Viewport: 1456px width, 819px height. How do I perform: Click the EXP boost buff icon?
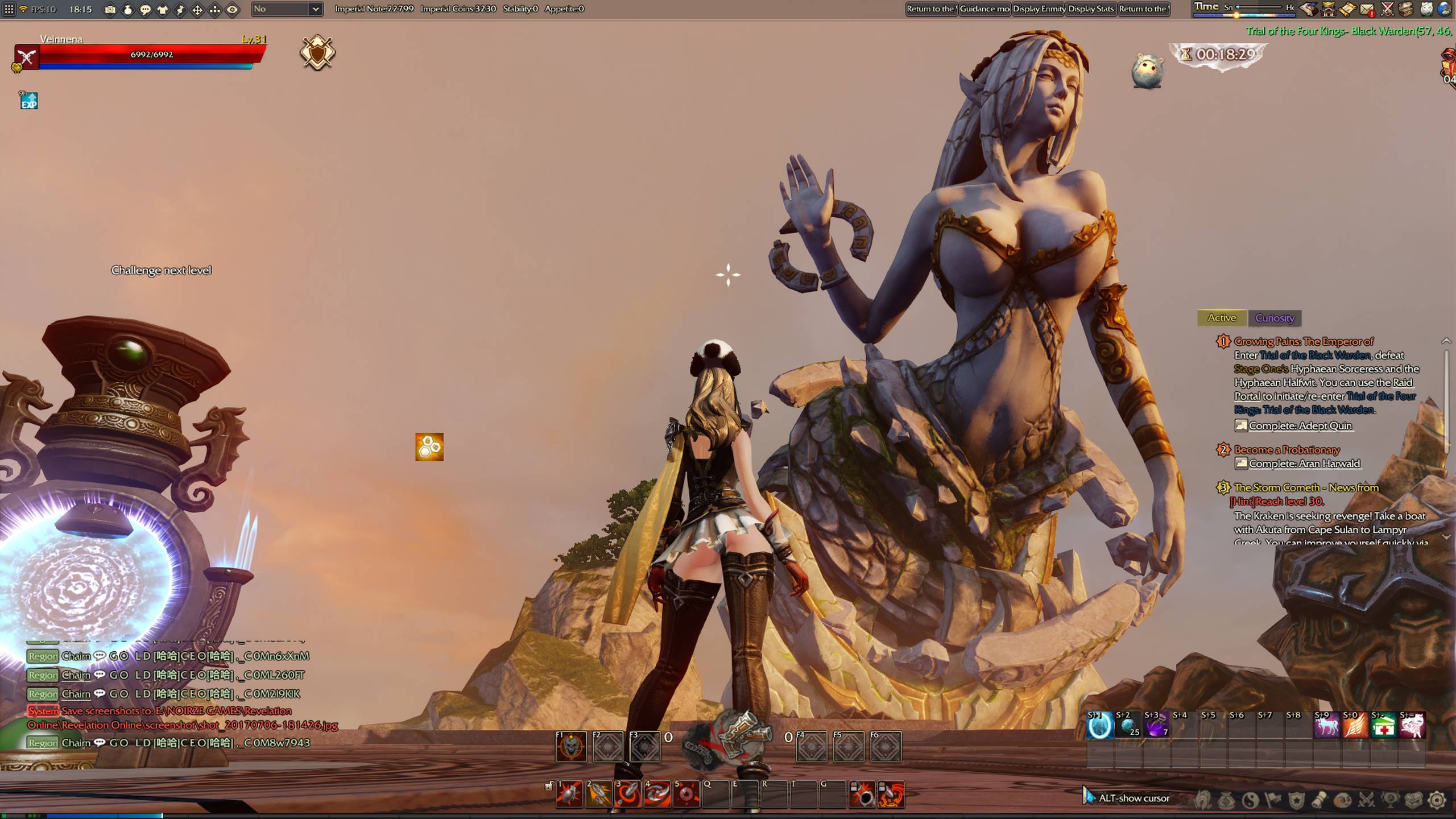point(28,101)
